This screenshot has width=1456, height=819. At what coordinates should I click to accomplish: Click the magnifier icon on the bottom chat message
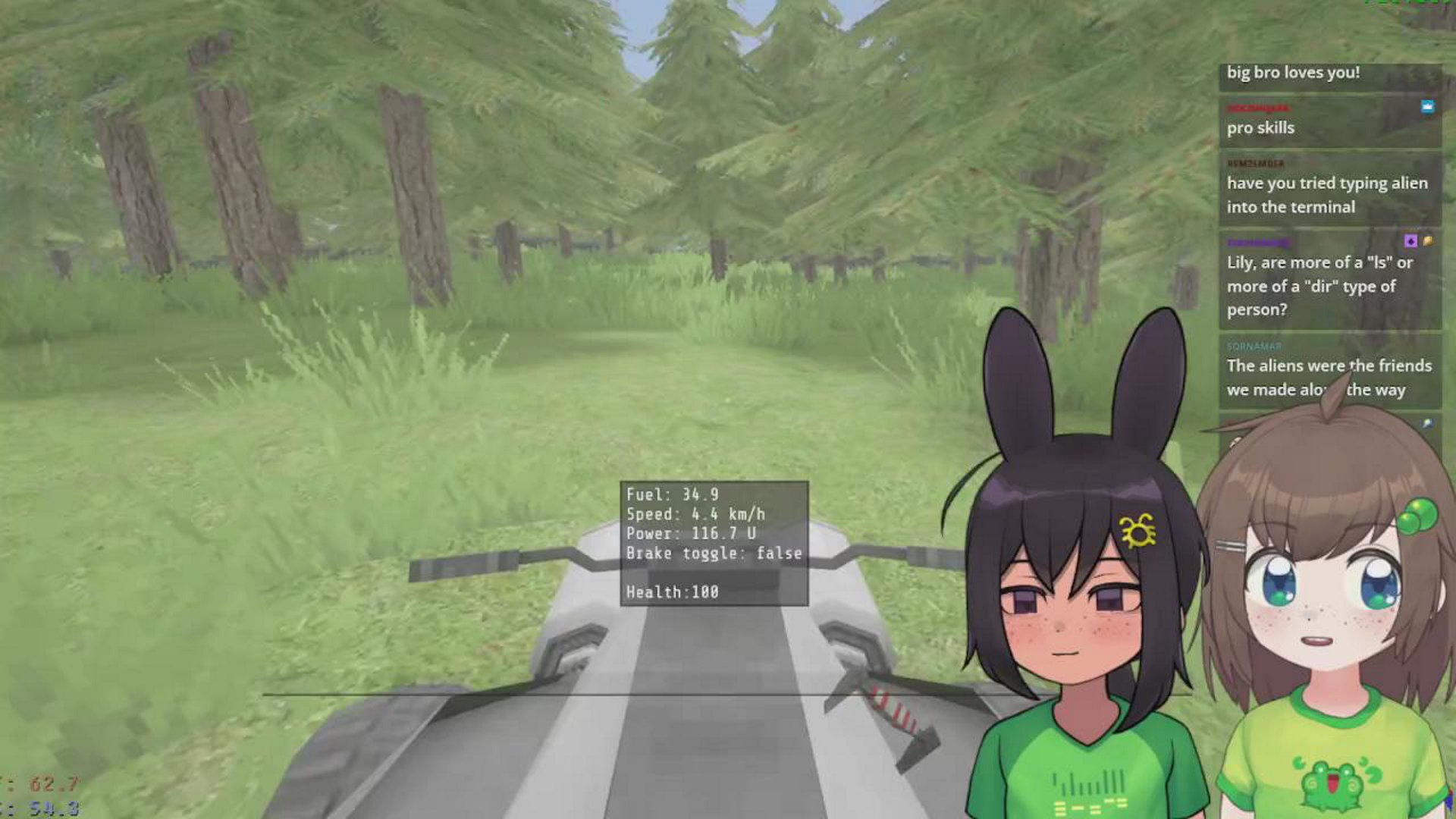point(1428,422)
